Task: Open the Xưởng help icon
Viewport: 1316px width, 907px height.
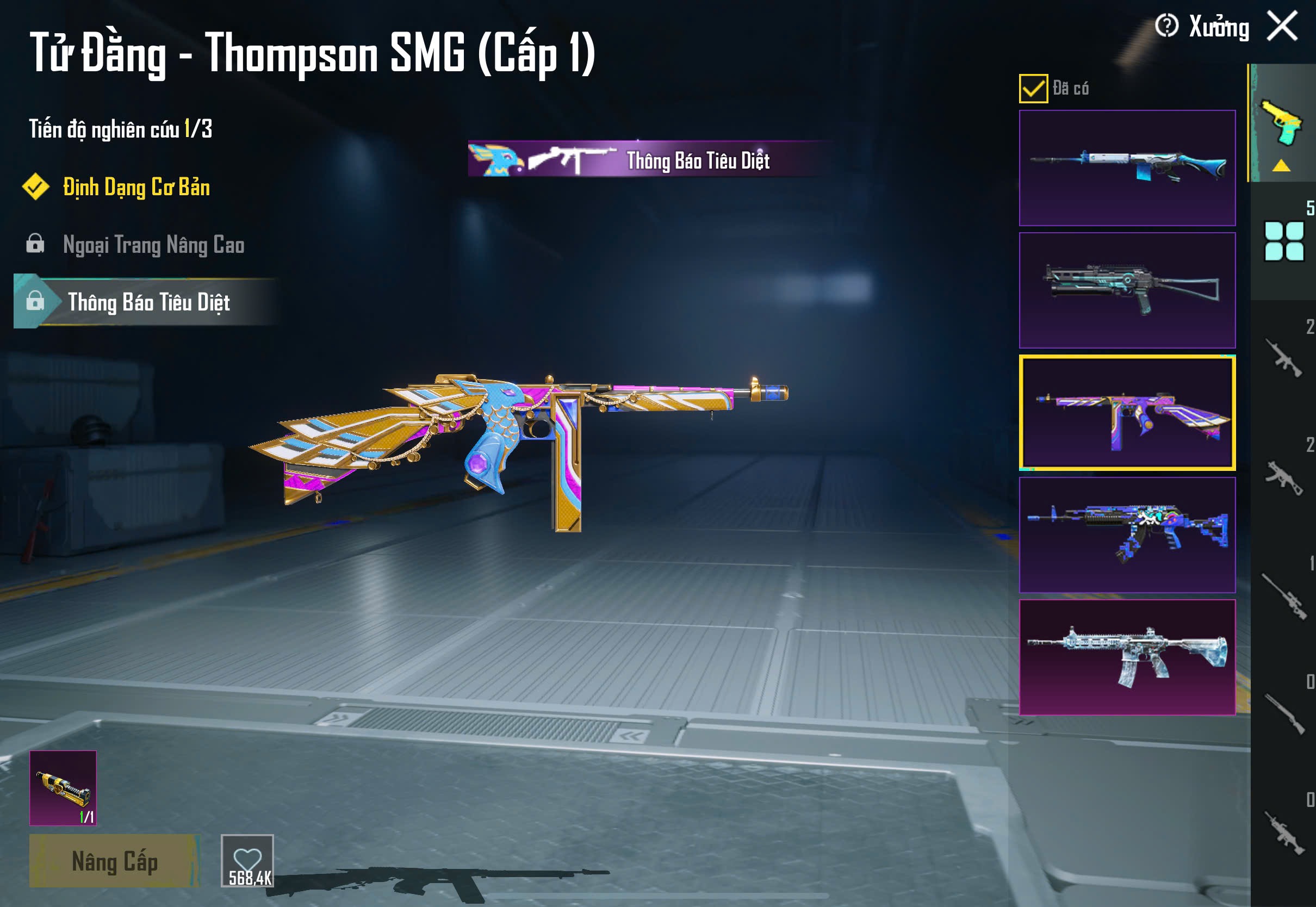Action: [1166, 26]
